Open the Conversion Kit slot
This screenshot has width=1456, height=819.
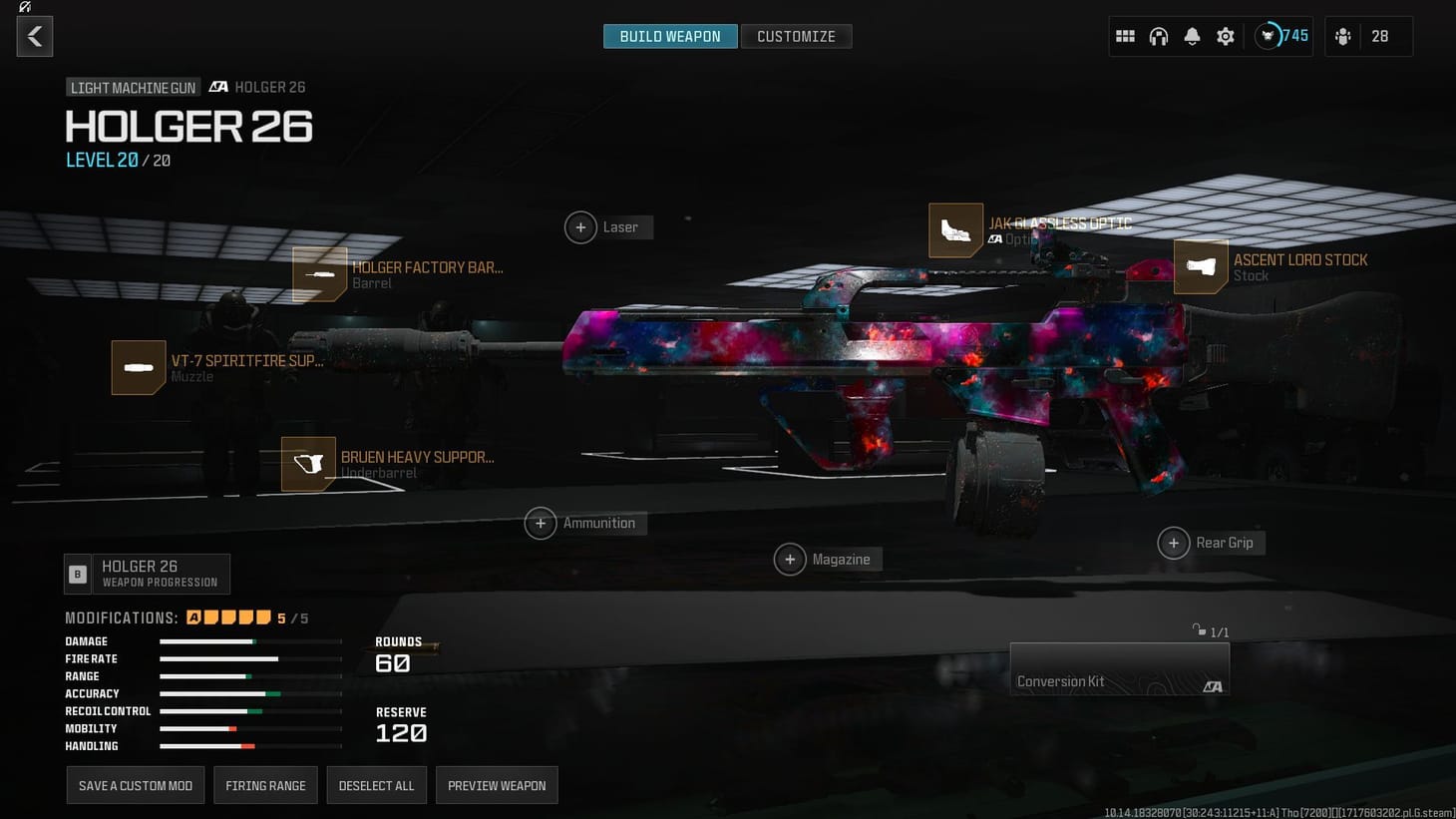[1119, 668]
